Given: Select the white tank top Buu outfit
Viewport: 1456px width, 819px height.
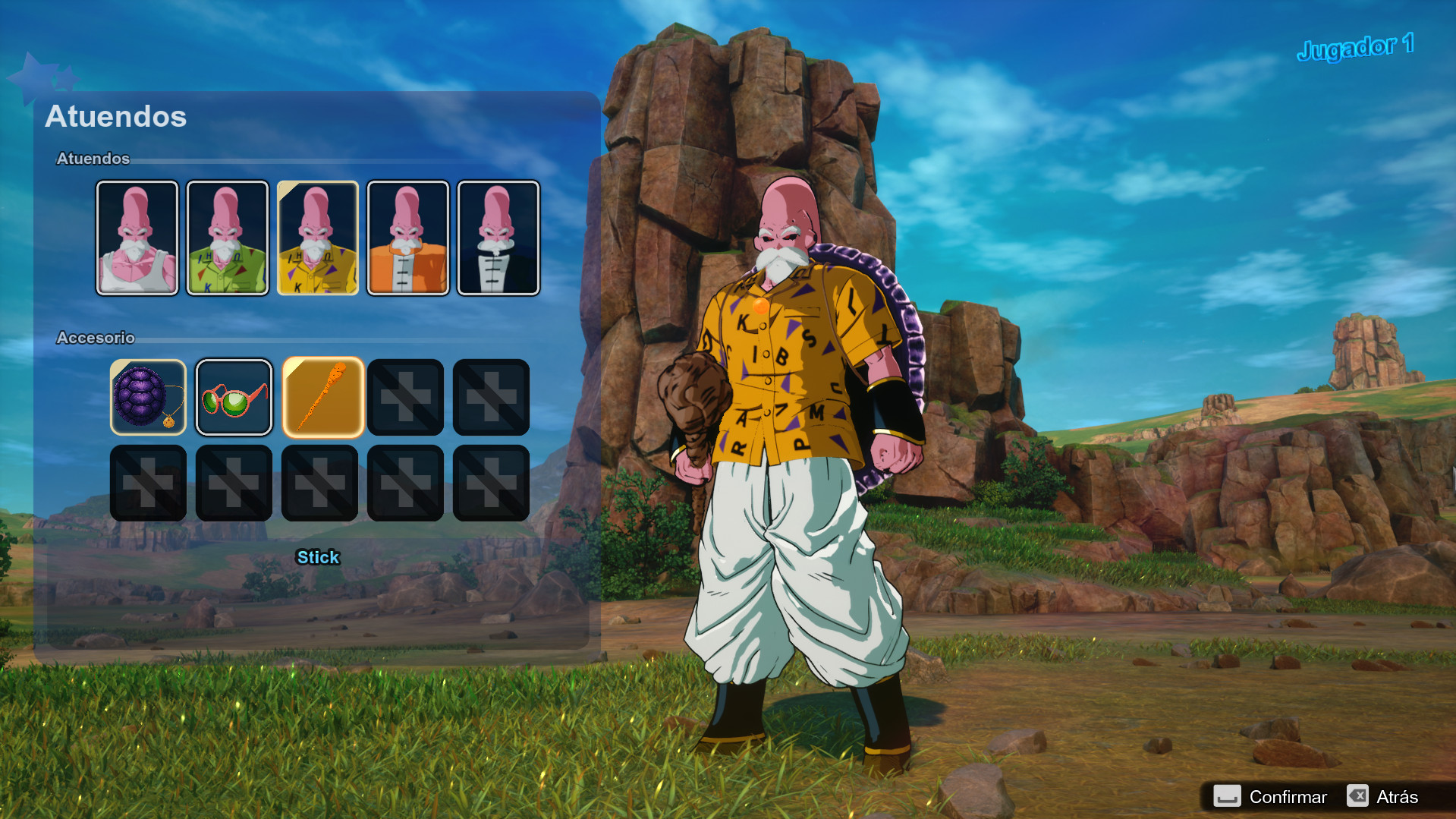Looking at the screenshot, I should (137, 237).
